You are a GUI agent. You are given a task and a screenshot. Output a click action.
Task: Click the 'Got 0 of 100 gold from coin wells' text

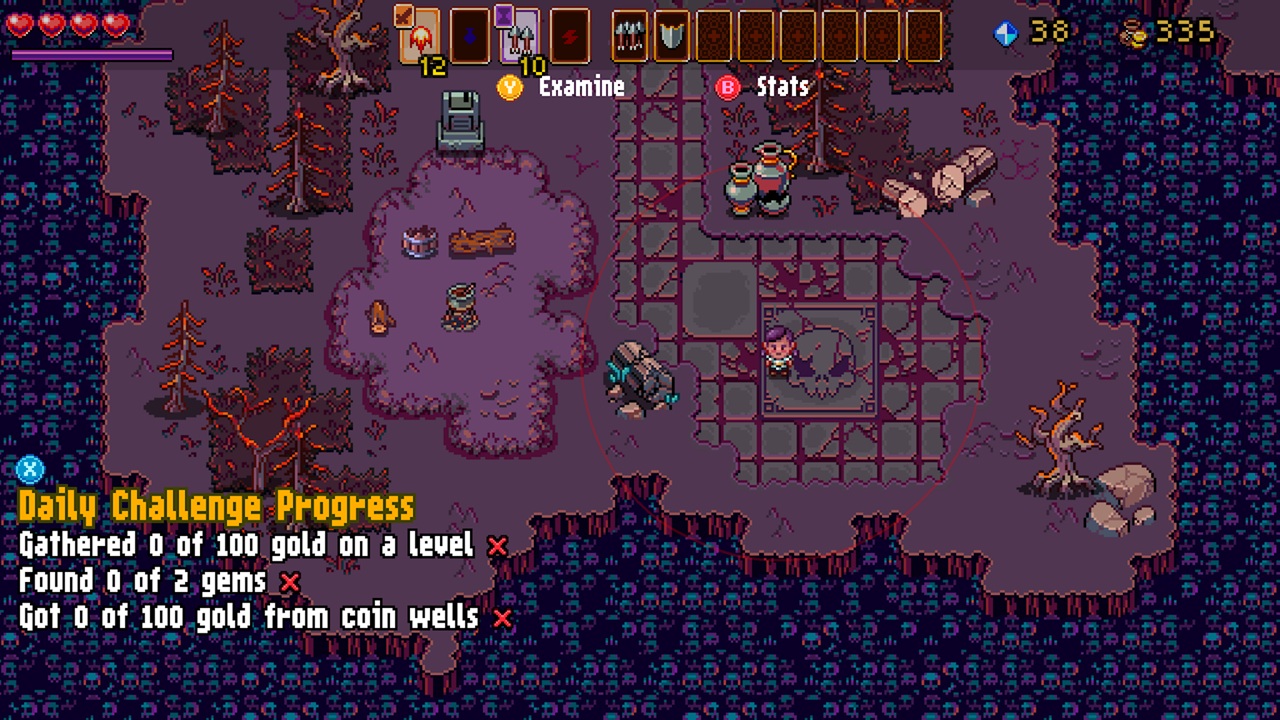[250, 618]
